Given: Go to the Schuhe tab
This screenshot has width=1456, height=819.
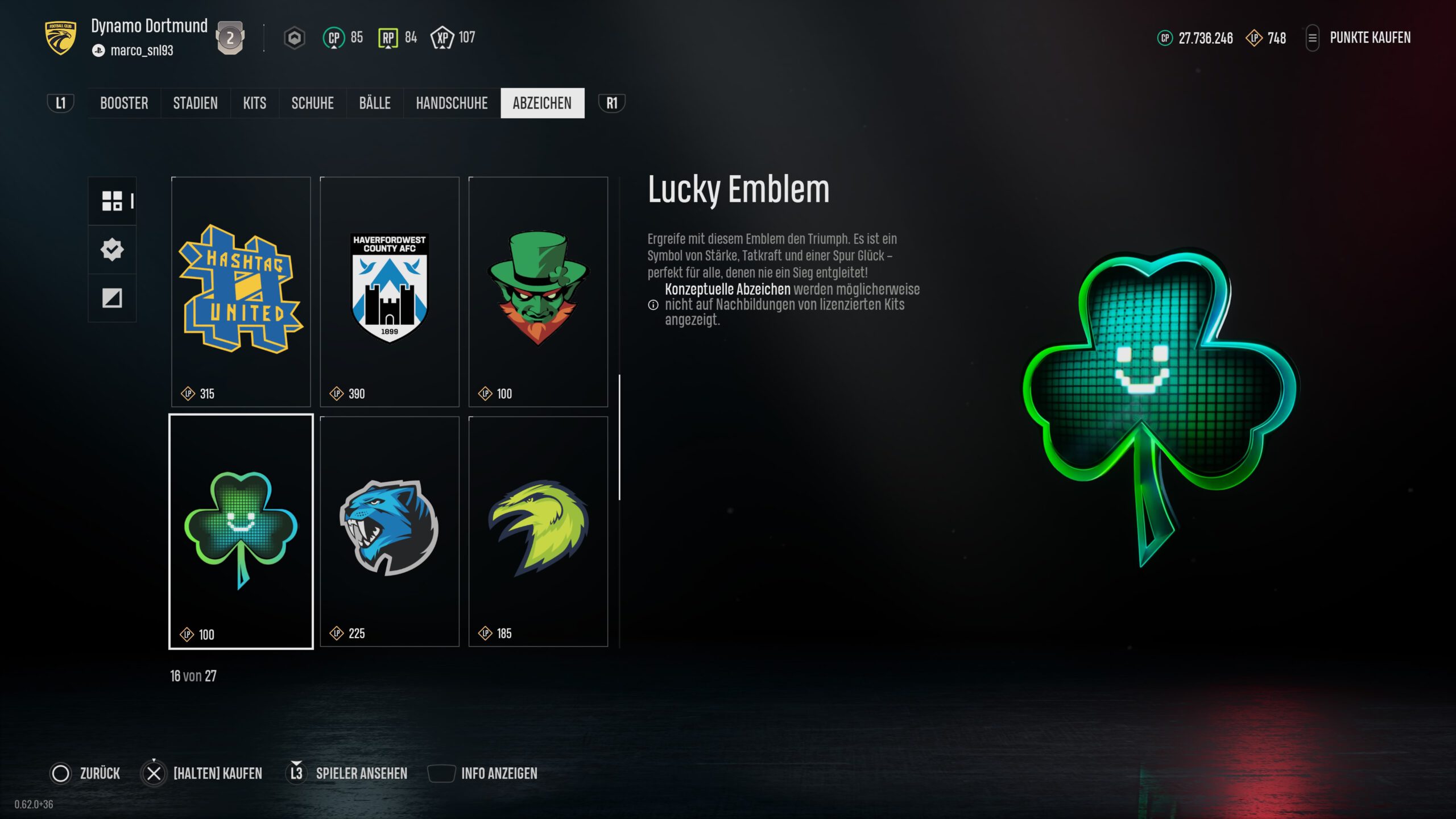Looking at the screenshot, I should click(x=312, y=103).
